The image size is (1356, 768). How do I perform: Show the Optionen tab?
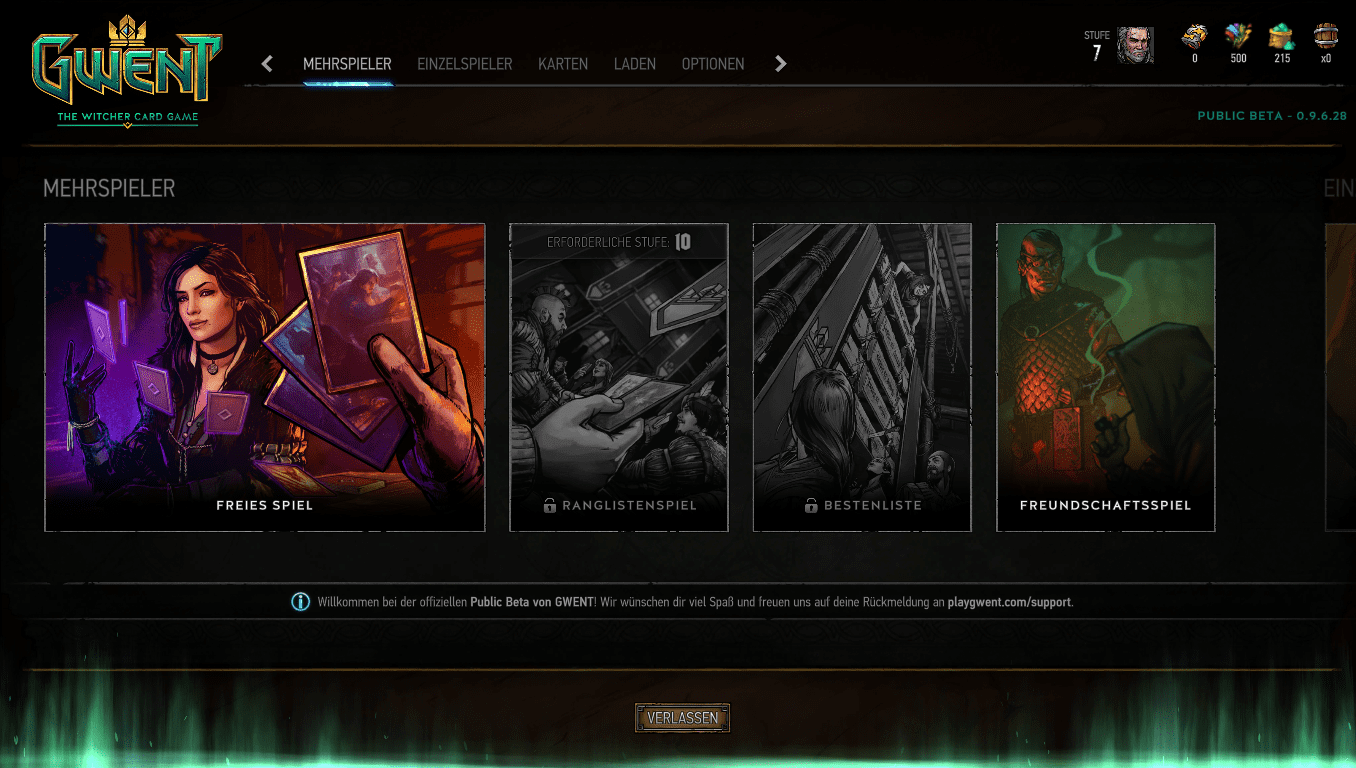[x=713, y=64]
